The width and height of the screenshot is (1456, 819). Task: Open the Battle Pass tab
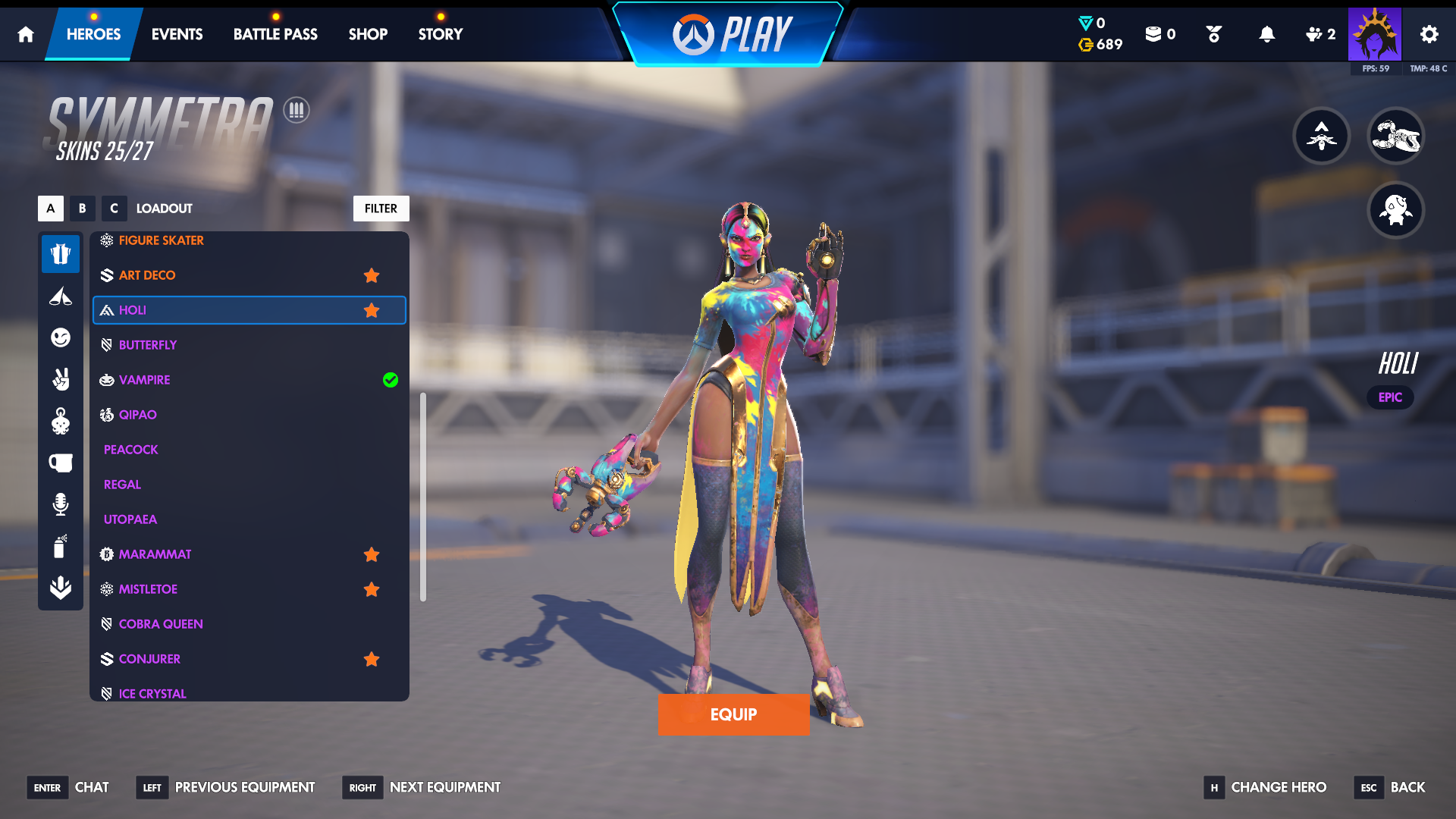click(275, 34)
